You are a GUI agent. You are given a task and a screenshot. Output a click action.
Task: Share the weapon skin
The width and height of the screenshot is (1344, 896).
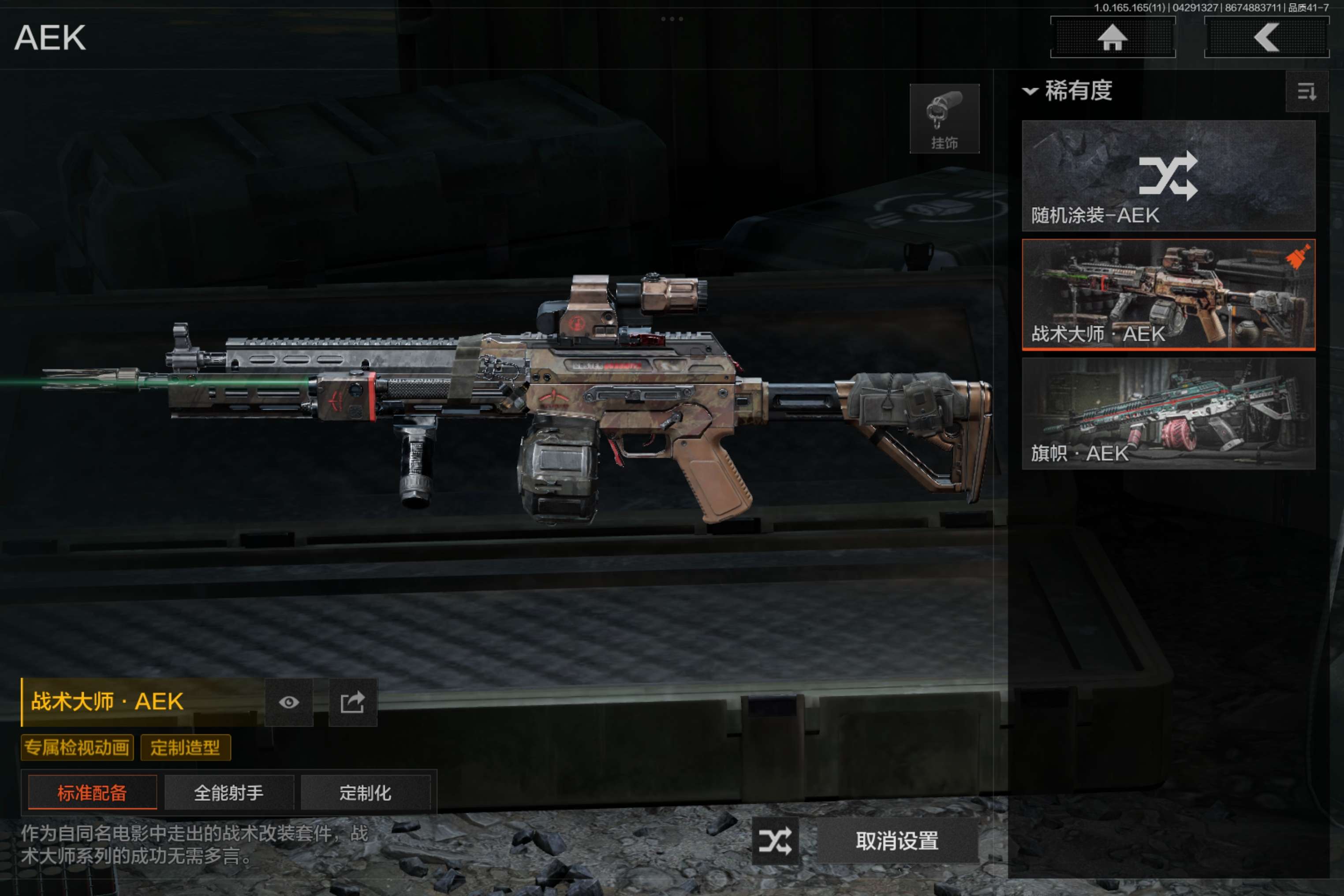(x=353, y=702)
